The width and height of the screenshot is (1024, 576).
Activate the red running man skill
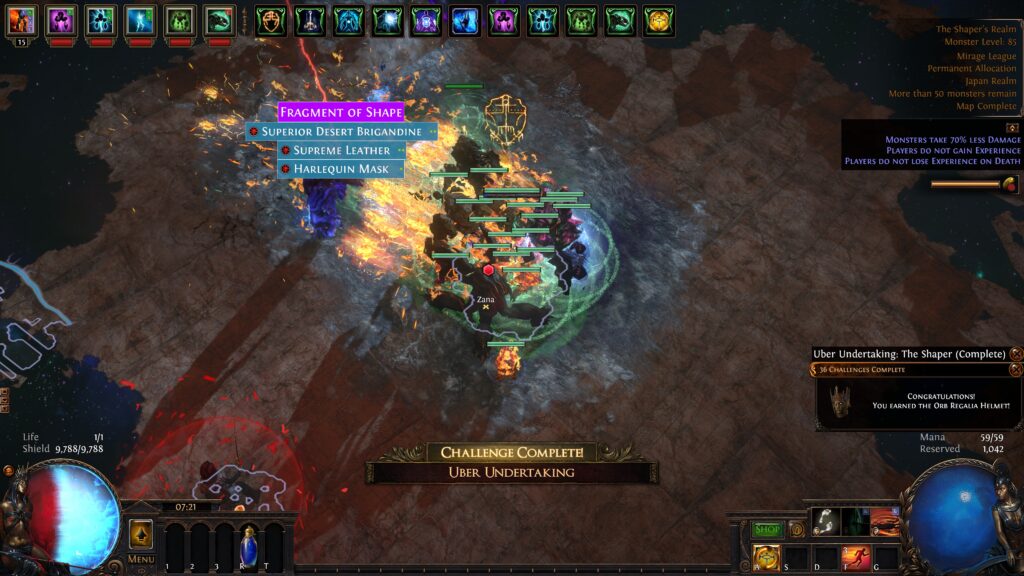pyautogui.click(x=856, y=556)
